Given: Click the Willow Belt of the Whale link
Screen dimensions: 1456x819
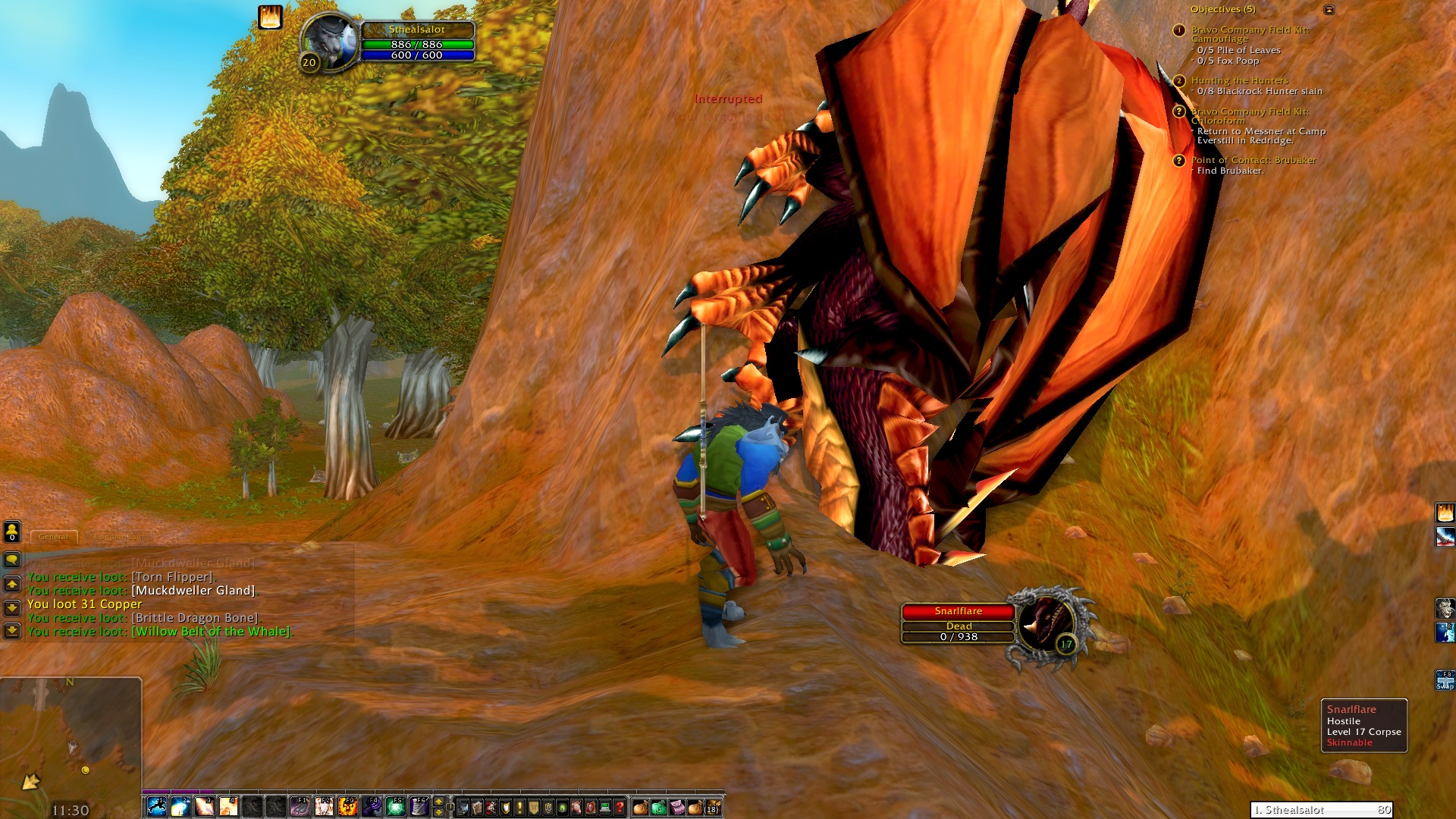Looking at the screenshot, I should point(211,631).
